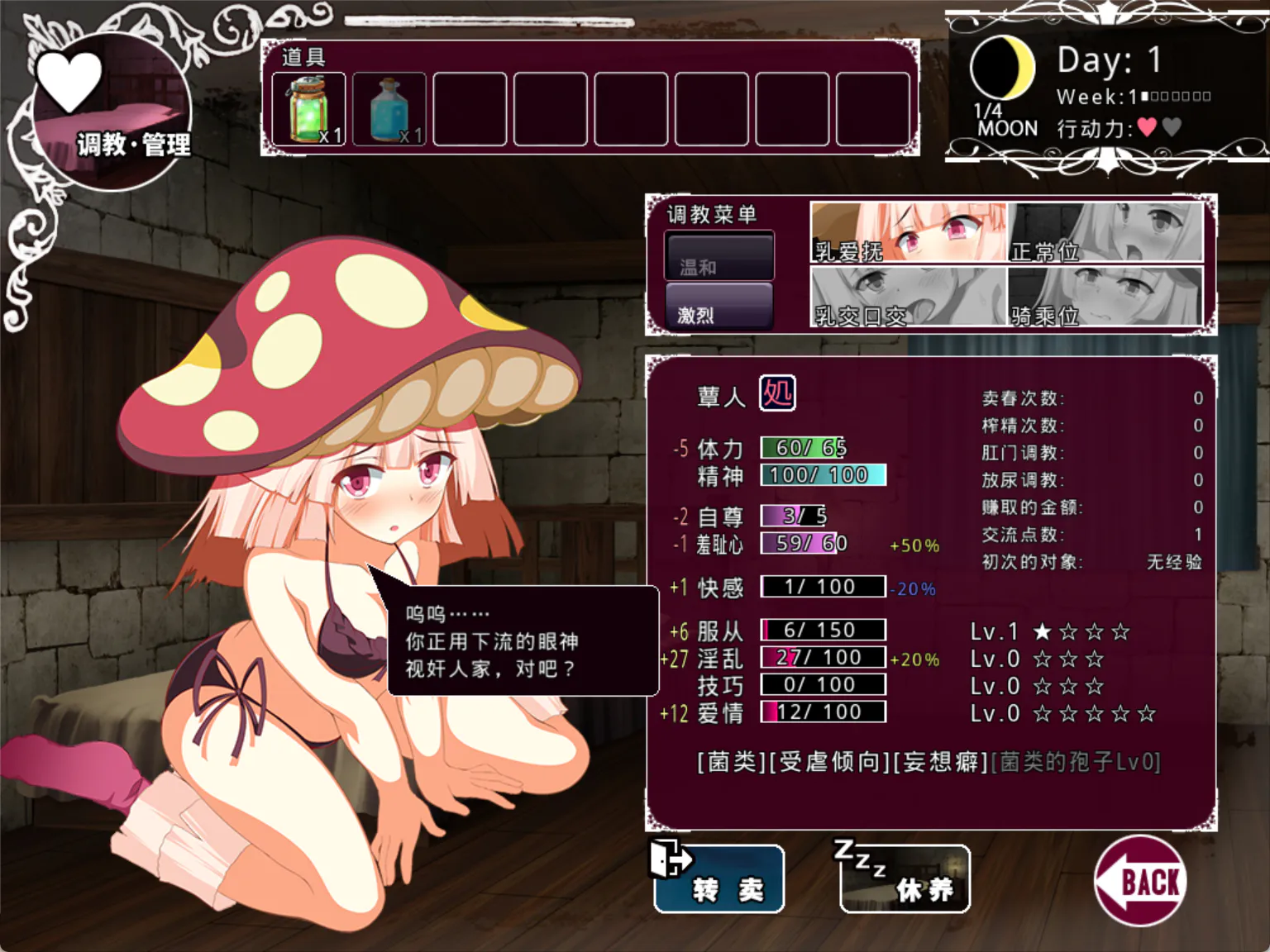Viewport: 1270px width, 952px height.
Task: Click the 体力 60/65 stamina bar
Action: click(800, 447)
